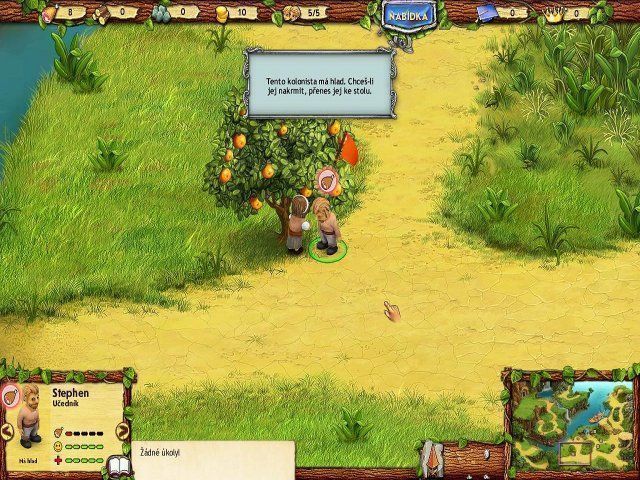The height and width of the screenshot is (480, 640).
Task: Open the Nabídka menu
Action: coord(407,17)
